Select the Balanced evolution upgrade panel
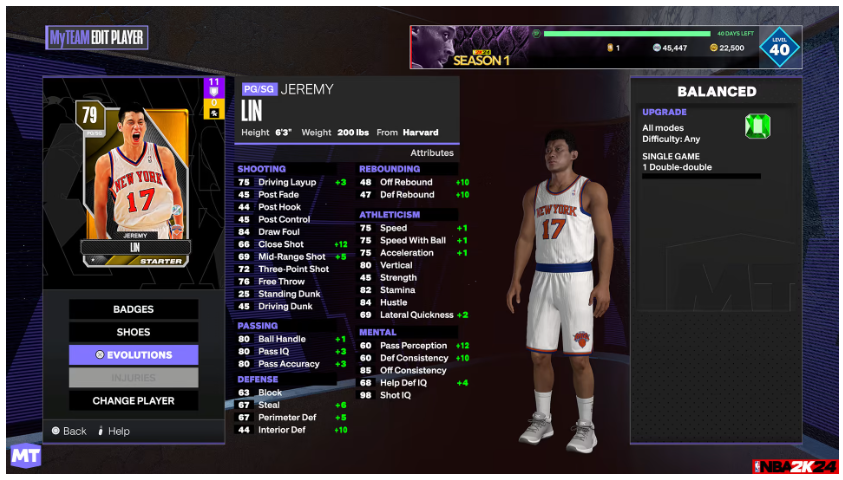Image resolution: width=843 pixels, height=480 pixels. pos(716,260)
